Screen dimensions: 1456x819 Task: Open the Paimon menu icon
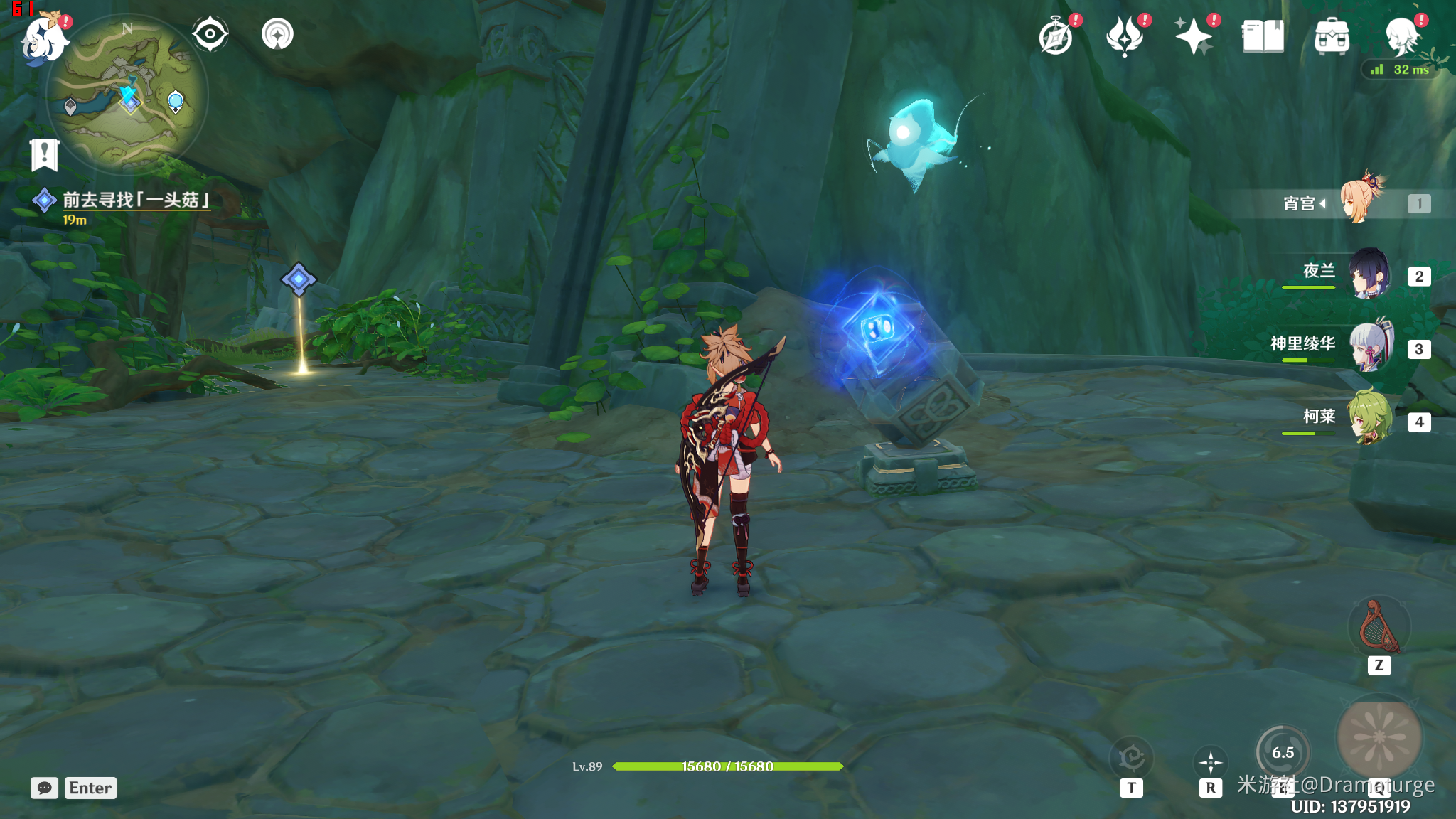pos(44,38)
